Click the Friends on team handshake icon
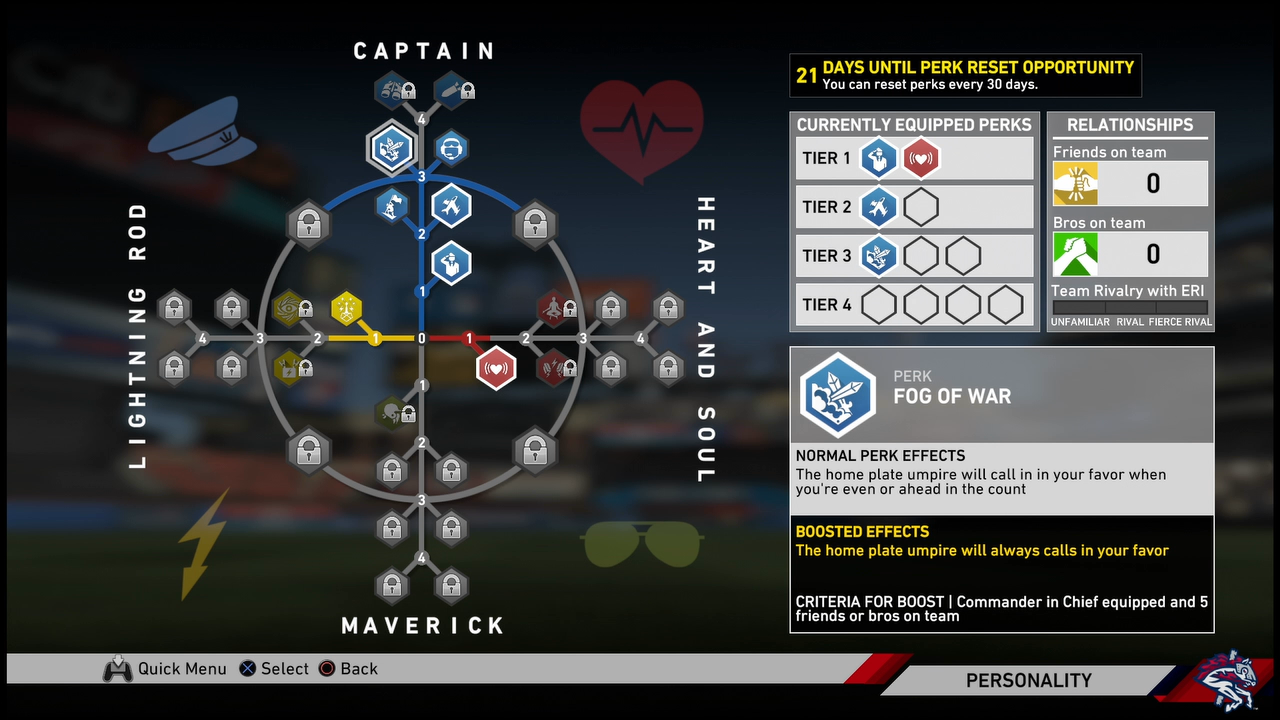Viewport: 1280px width, 720px height. 1075,184
